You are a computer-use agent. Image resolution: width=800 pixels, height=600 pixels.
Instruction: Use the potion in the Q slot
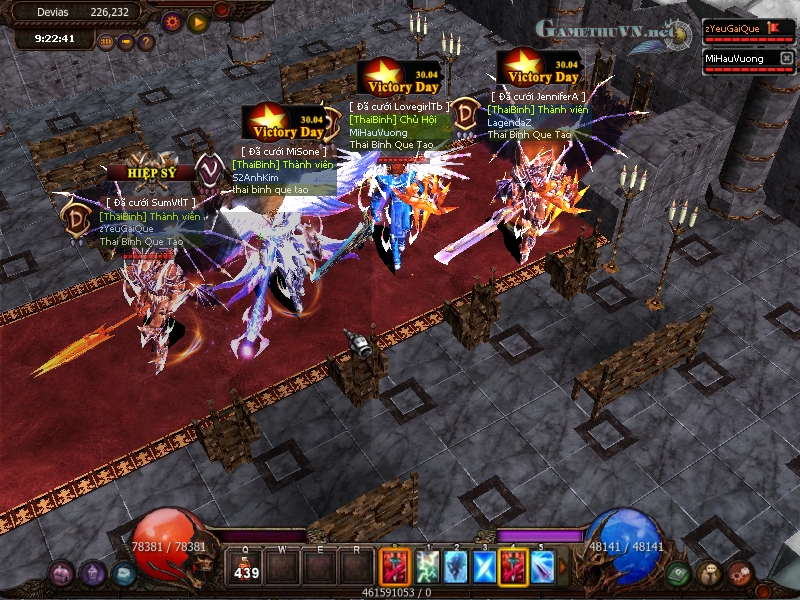coord(244,568)
